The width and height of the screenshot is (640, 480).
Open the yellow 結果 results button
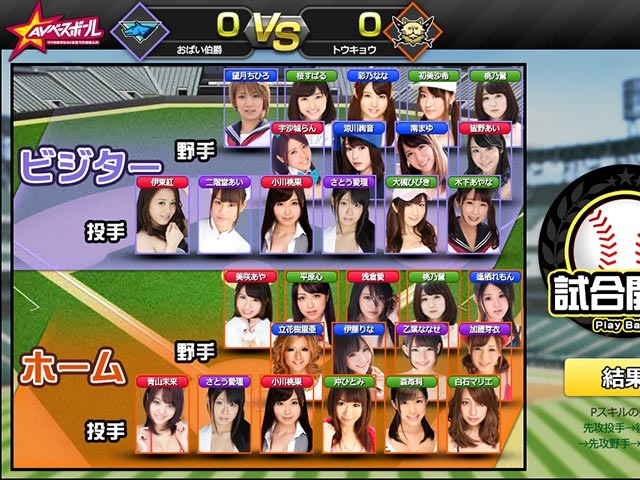tap(604, 378)
